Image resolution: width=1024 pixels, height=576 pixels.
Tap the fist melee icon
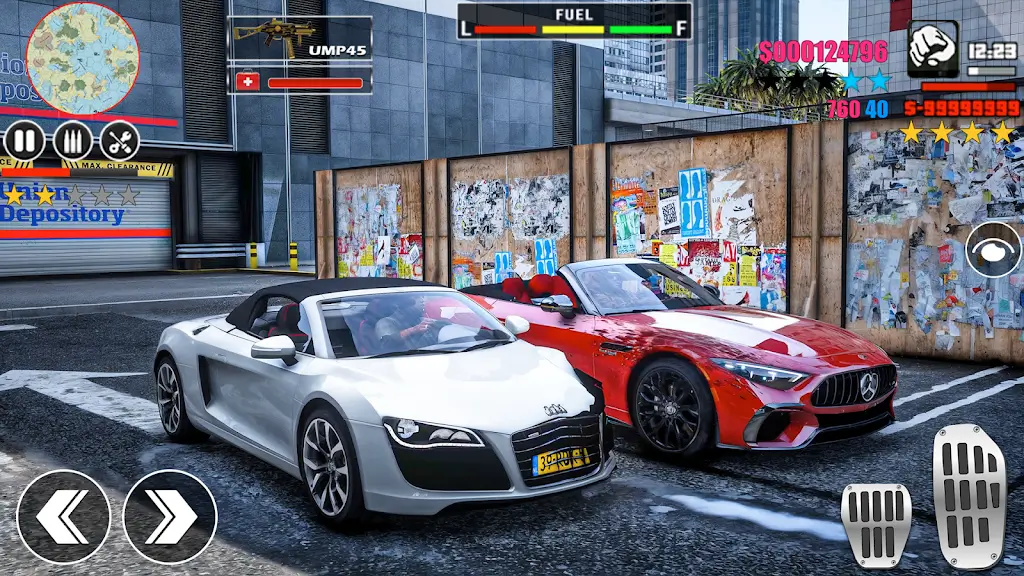point(932,49)
